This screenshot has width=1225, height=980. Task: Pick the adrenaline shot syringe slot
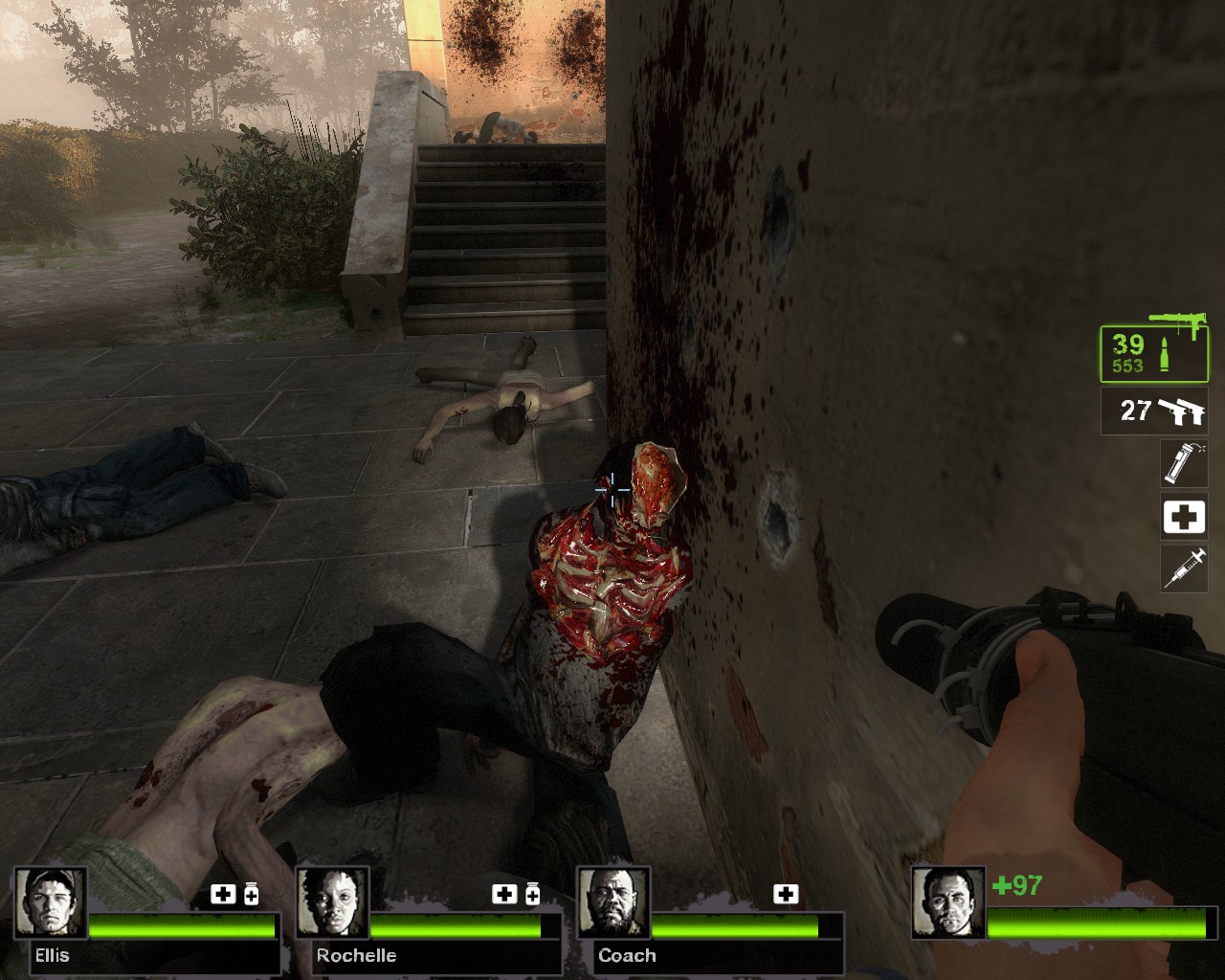pos(1183,568)
